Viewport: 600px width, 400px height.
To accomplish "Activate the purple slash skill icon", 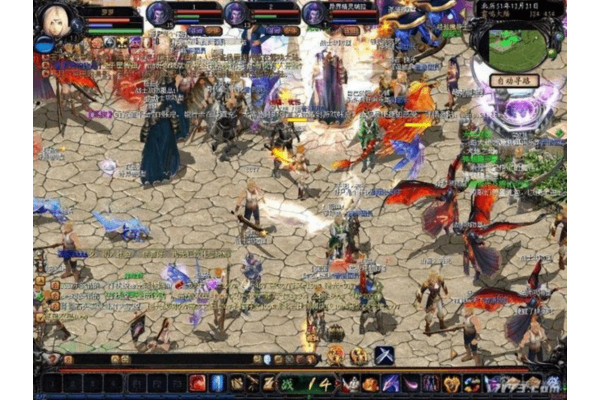I will (x=391, y=383).
